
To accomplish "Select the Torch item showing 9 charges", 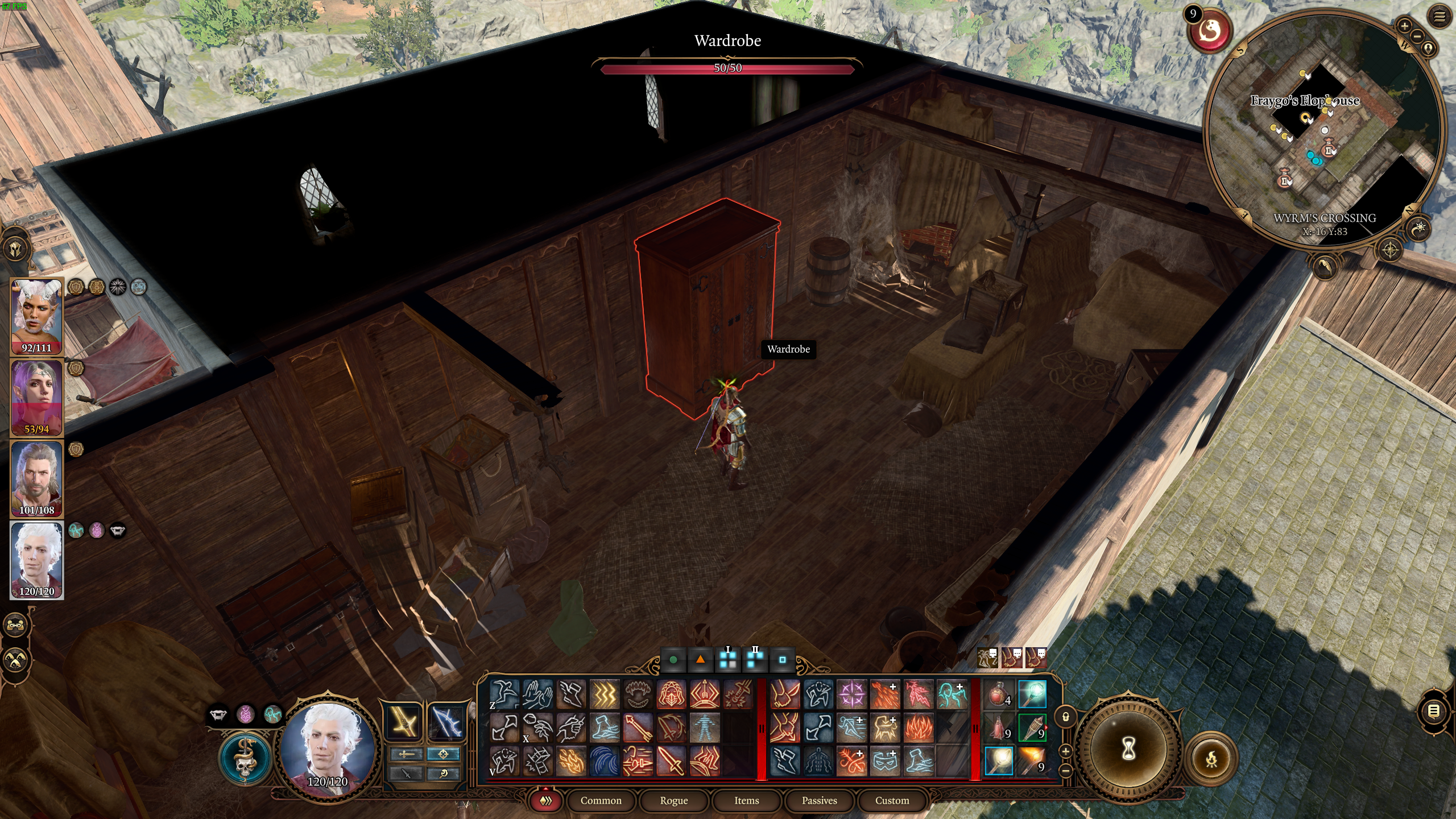I will (x=1033, y=728).
